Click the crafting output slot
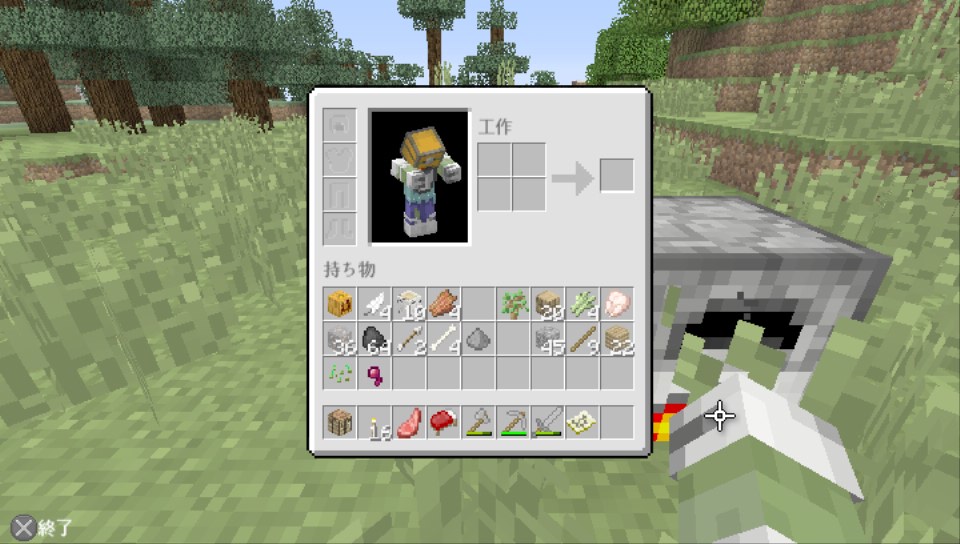 click(616, 176)
